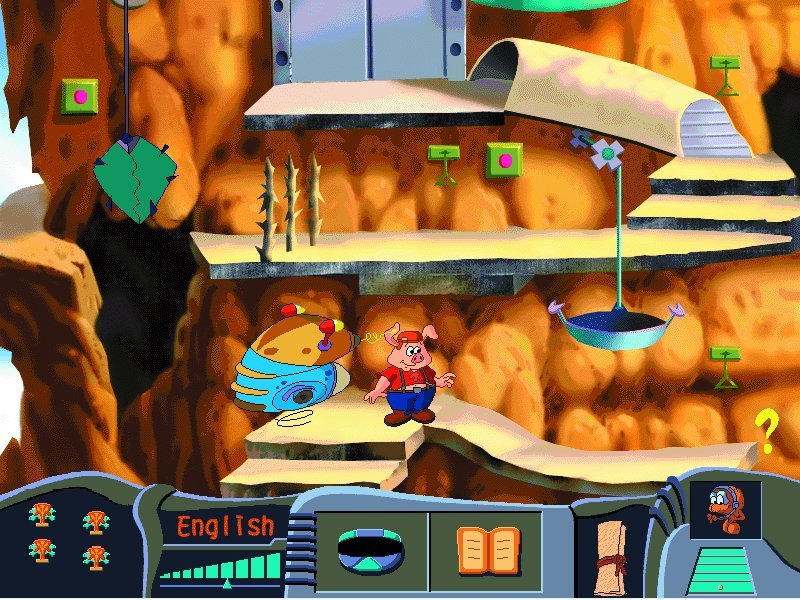Click the yellow question mark help icon
800x600 pixels.
click(766, 432)
